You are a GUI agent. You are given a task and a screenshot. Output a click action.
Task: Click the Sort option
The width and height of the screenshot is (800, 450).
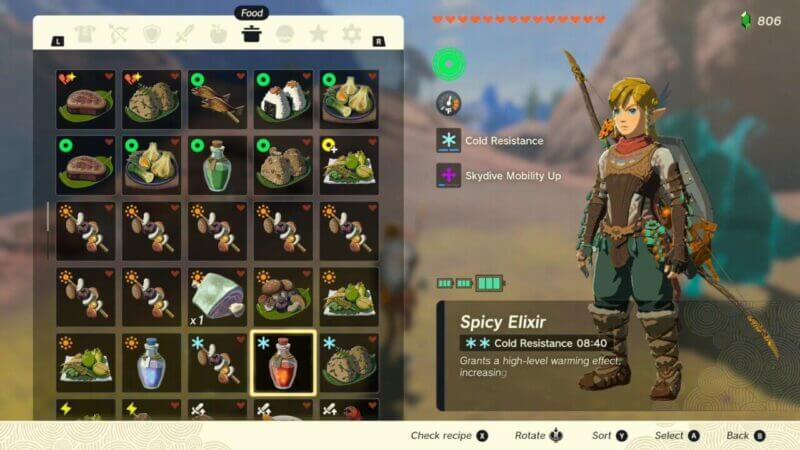[609, 435]
